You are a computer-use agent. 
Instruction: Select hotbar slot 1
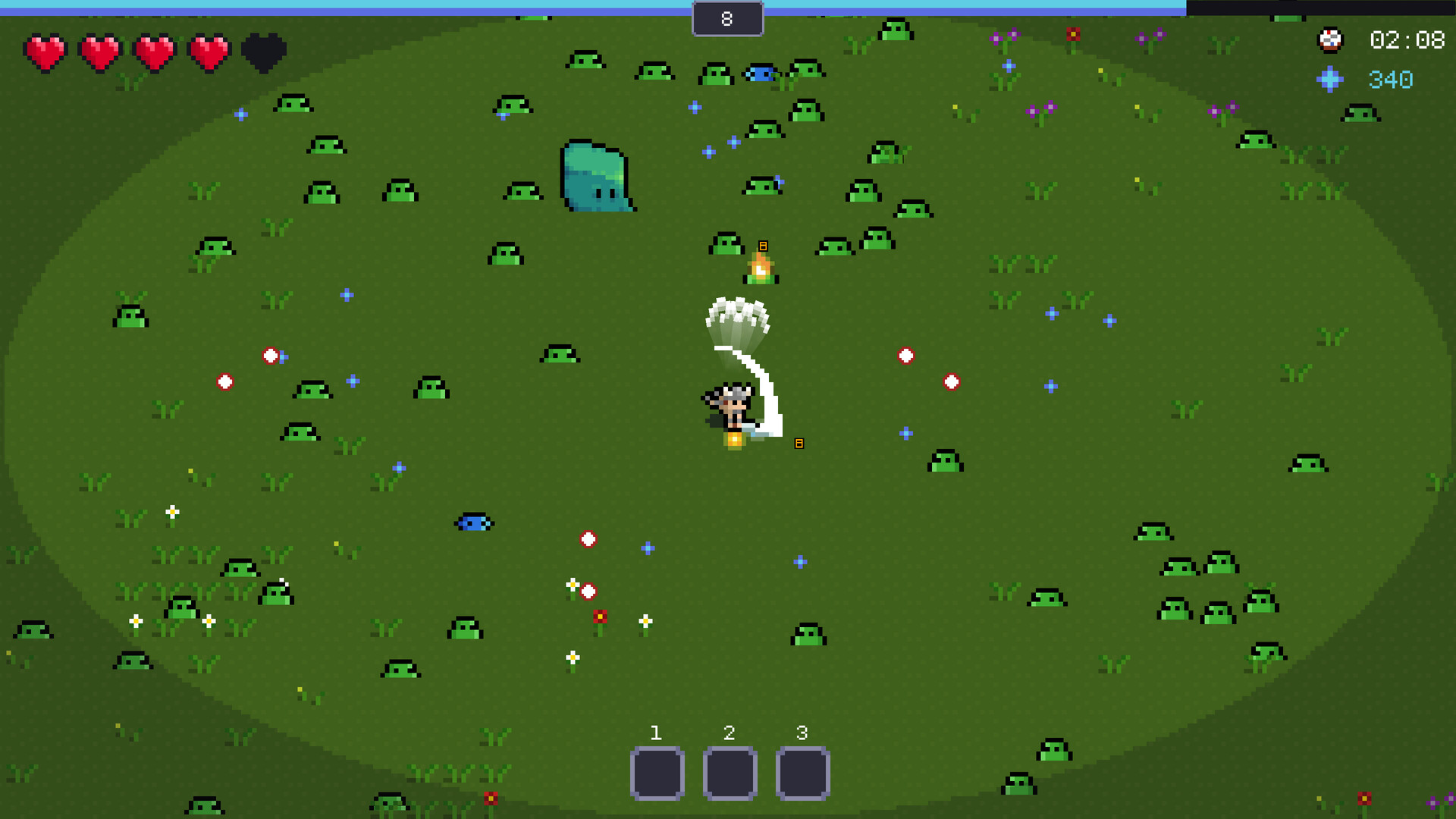657,772
